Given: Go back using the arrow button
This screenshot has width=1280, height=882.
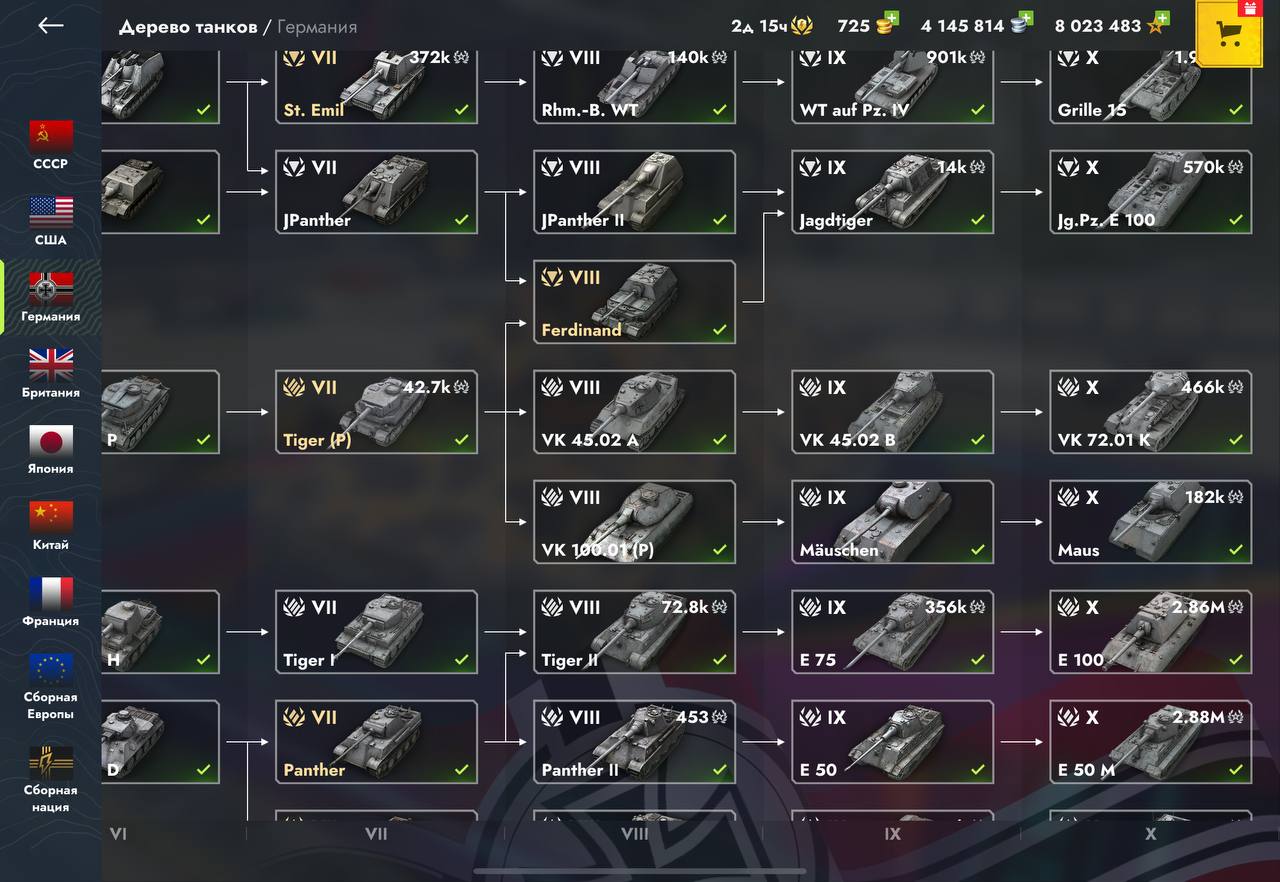Looking at the screenshot, I should tap(50, 26).
